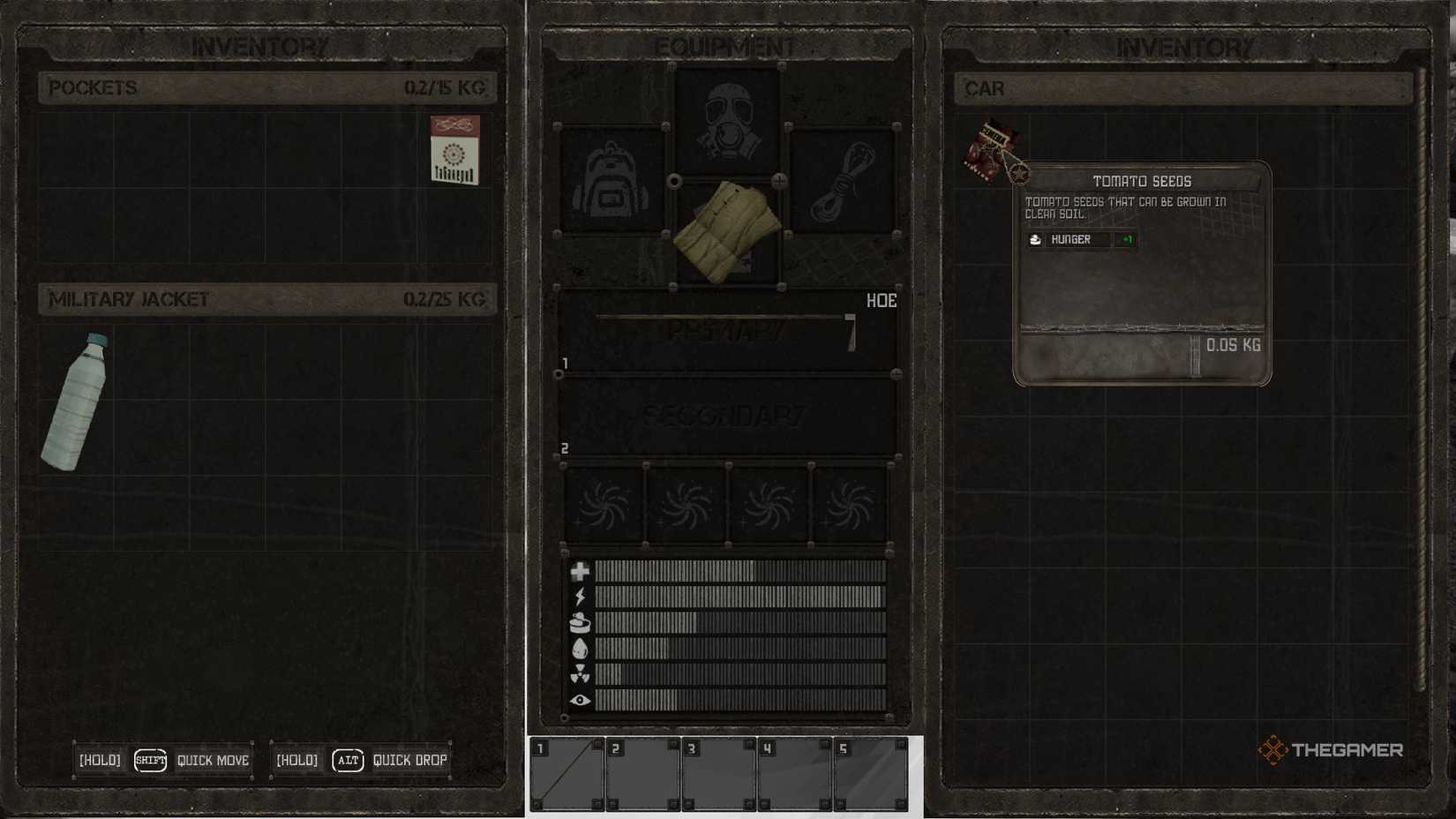The width and height of the screenshot is (1456, 819).
Task: Toggle the fourth artifact spiral slot
Action: pos(849,504)
